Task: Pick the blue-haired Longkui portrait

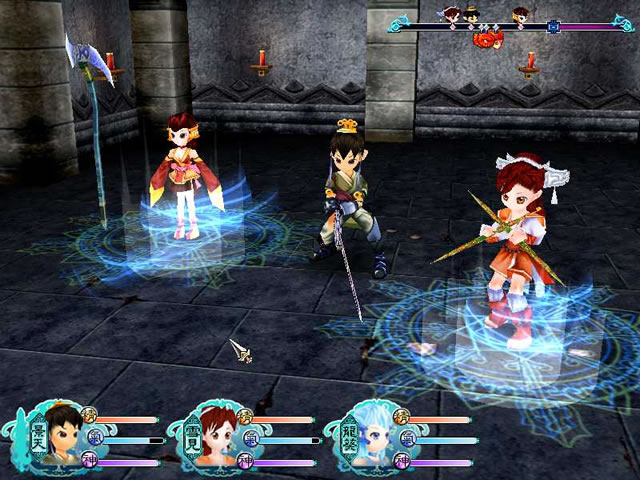Action: [x=374, y=438]
